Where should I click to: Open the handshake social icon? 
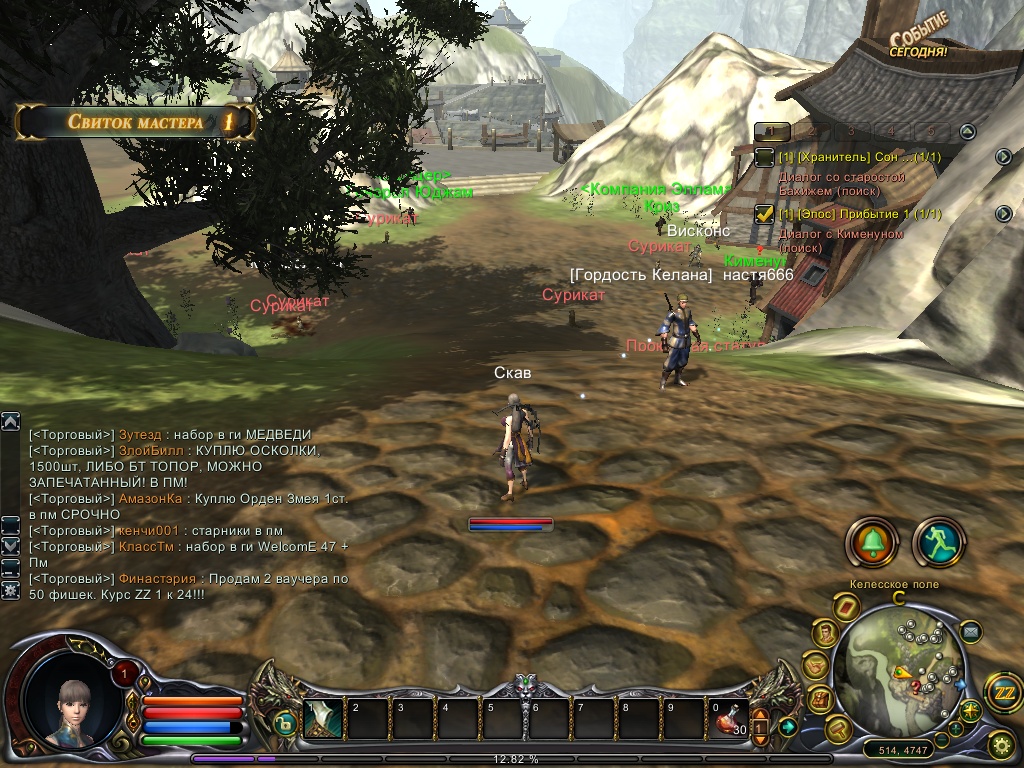click(x=816, y=664)
